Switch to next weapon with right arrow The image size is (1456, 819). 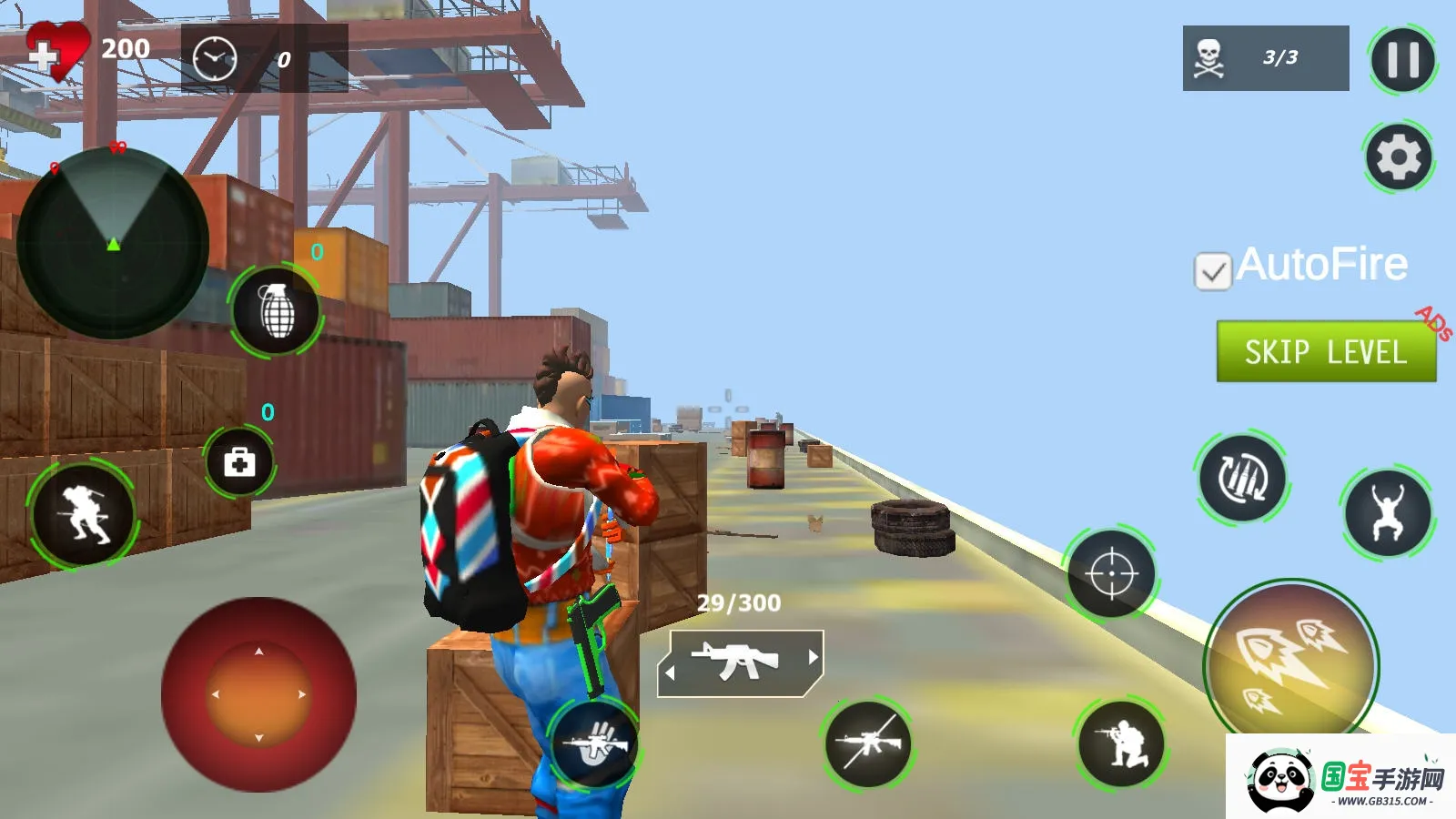(813, 657)
